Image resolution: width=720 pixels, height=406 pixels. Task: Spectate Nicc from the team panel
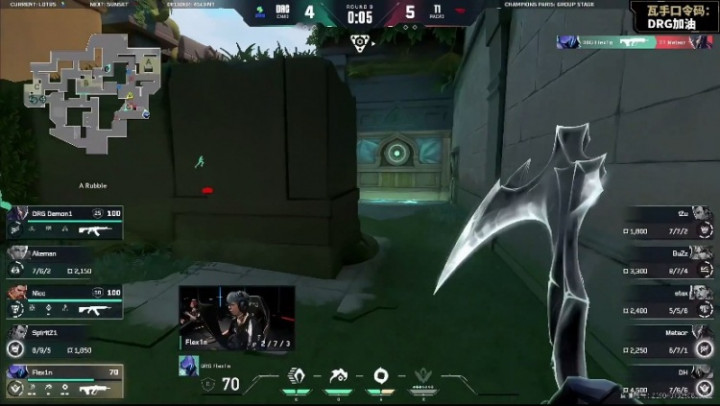[65, 301]
